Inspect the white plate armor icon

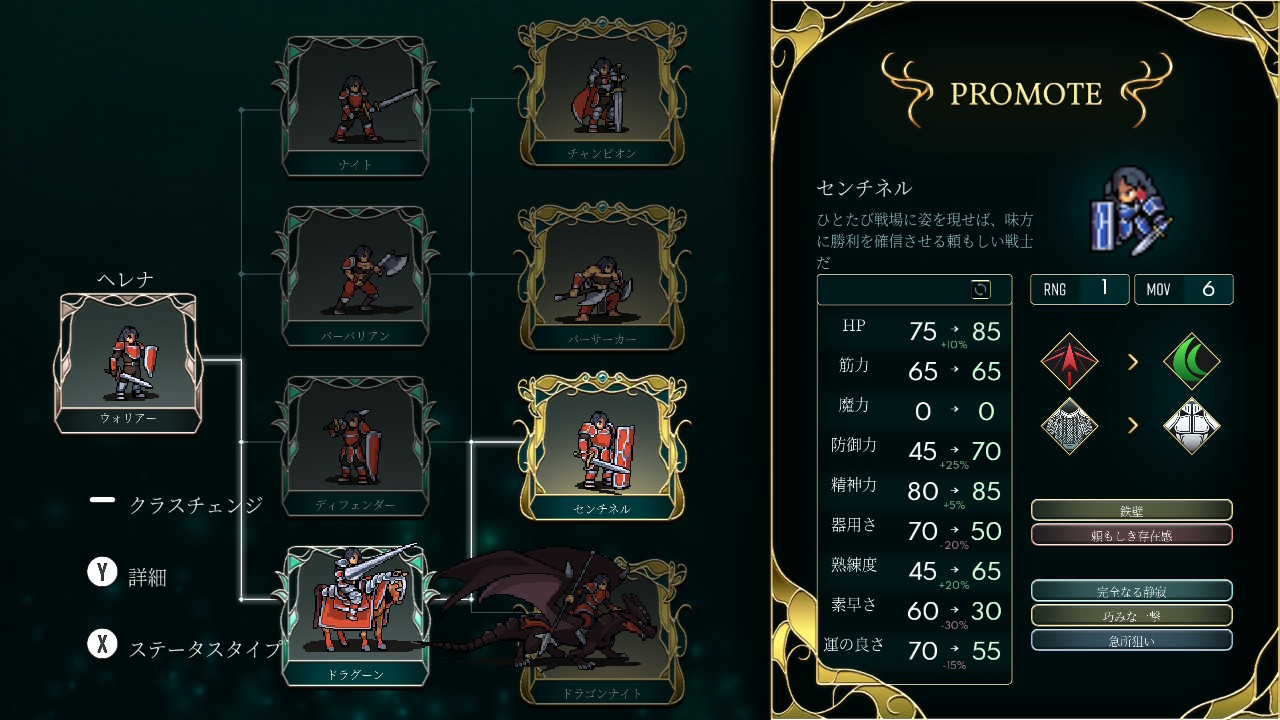coord(1192,426)
